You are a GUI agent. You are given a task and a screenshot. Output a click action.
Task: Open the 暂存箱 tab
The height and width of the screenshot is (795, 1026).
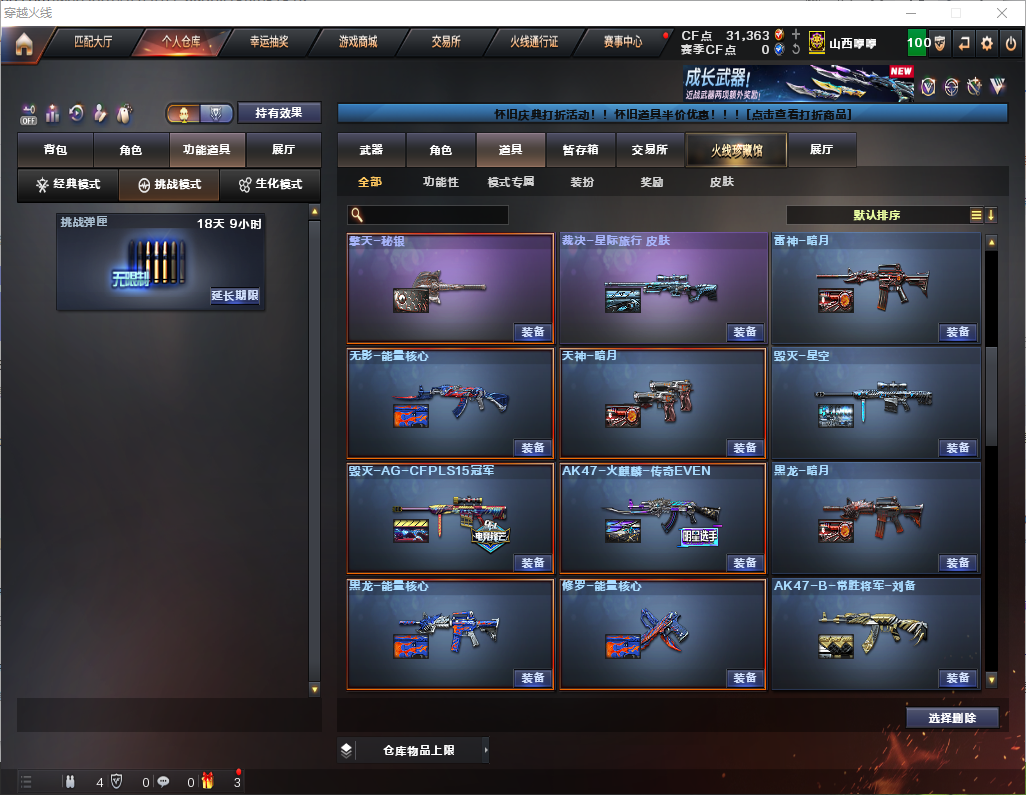580,150
